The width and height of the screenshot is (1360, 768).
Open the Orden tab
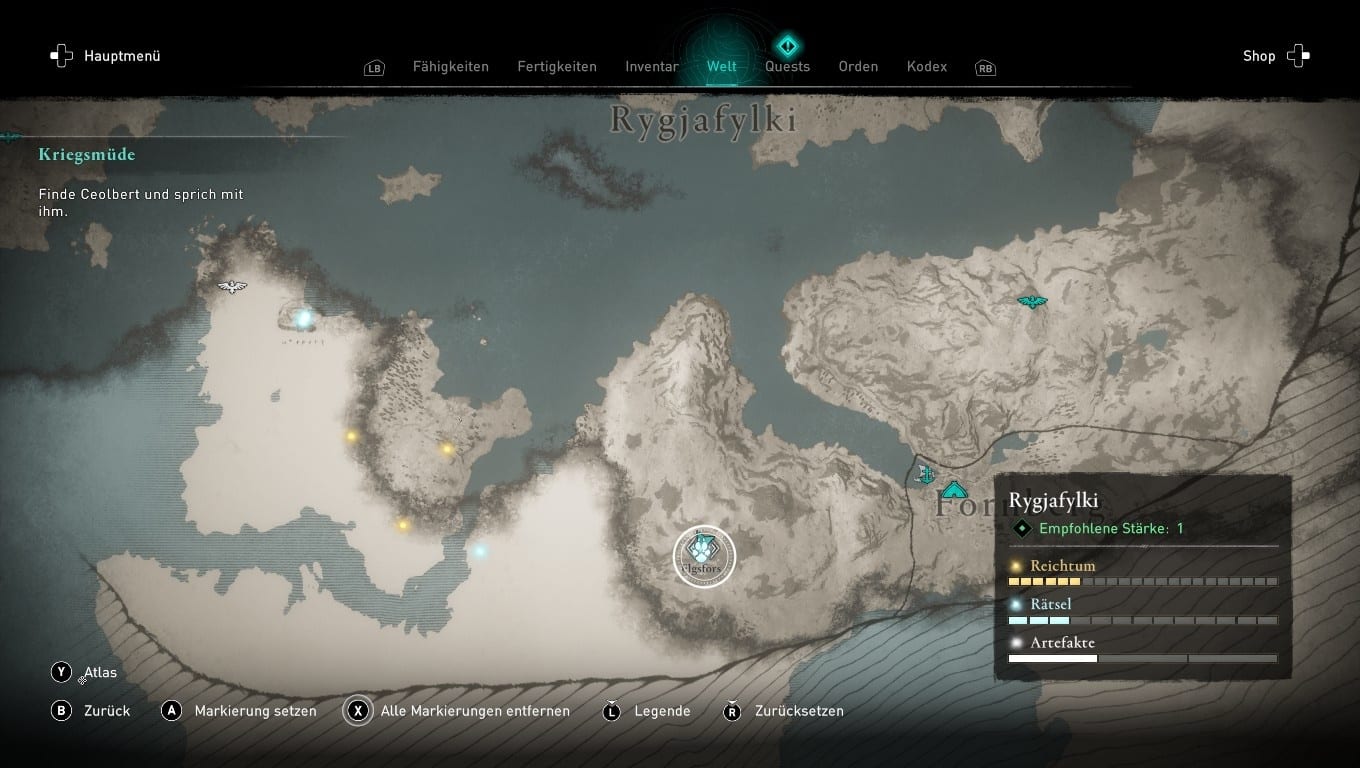[858, 67]
